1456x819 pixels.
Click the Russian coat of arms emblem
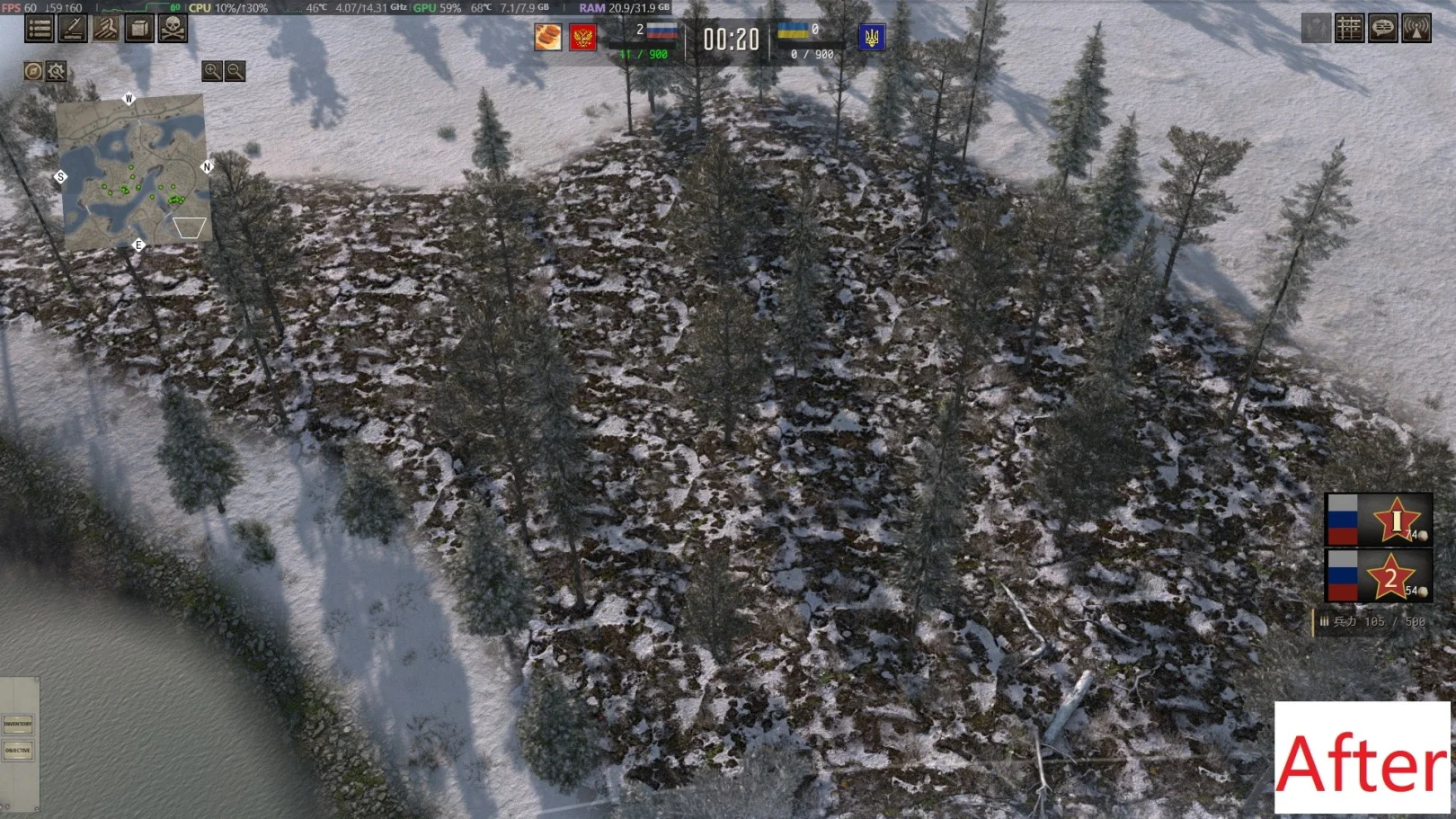click(x=582, y=38)
